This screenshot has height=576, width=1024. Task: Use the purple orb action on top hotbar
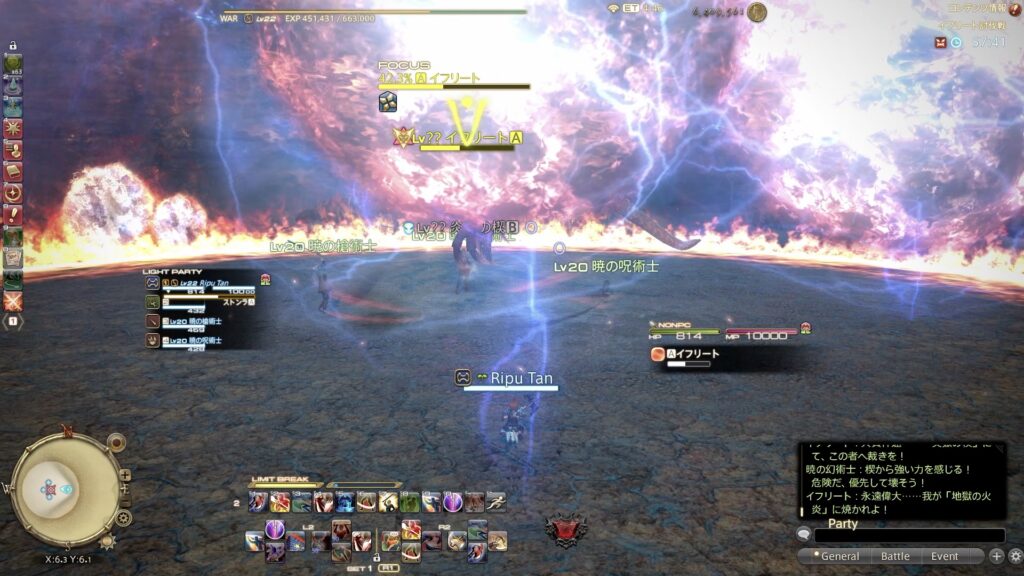pos(453,502)
